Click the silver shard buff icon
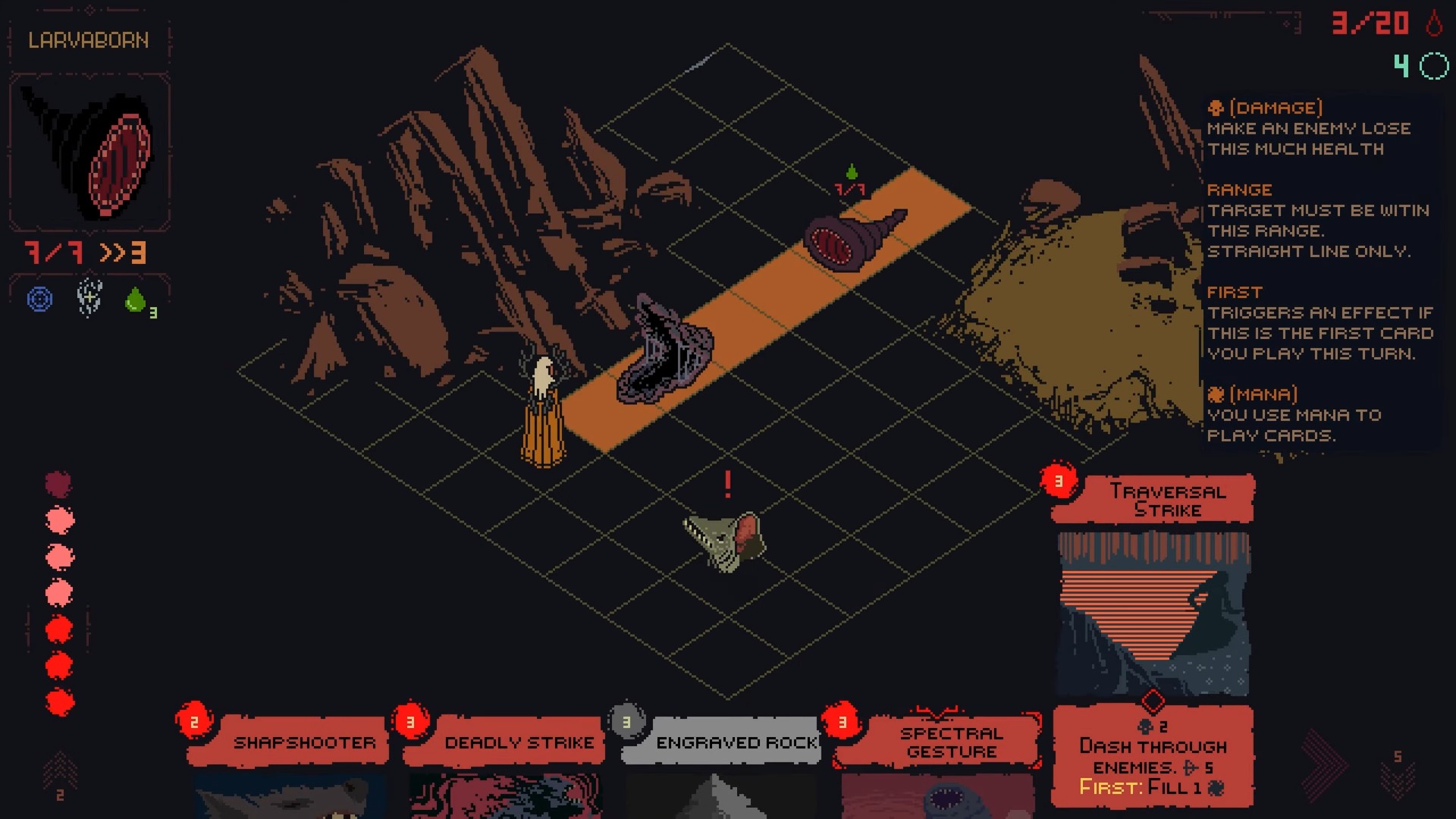The height and width of the screenshot is (819, 1456). click(x=89, y=298)
